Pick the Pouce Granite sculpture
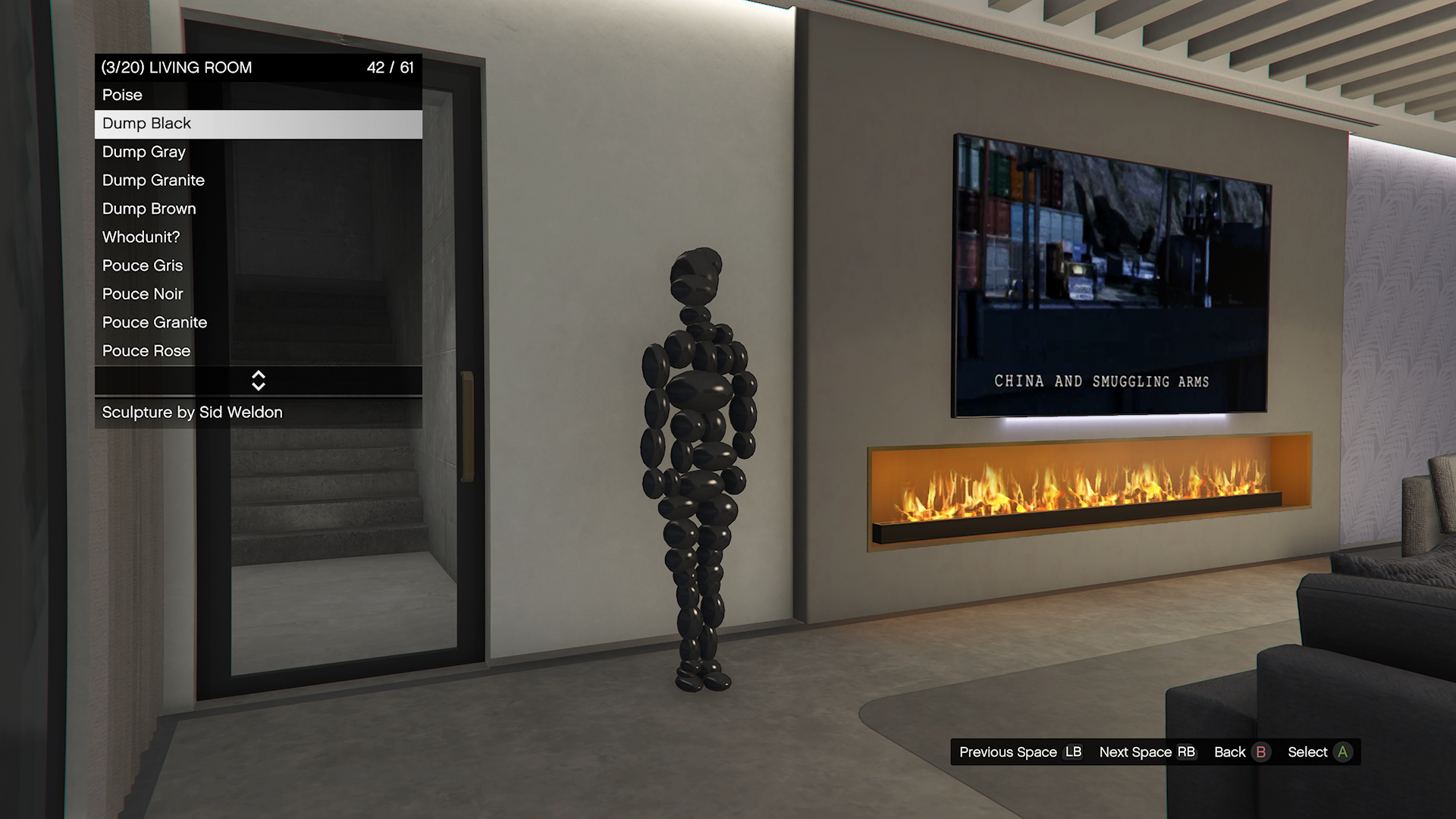 tap(258, 323)
